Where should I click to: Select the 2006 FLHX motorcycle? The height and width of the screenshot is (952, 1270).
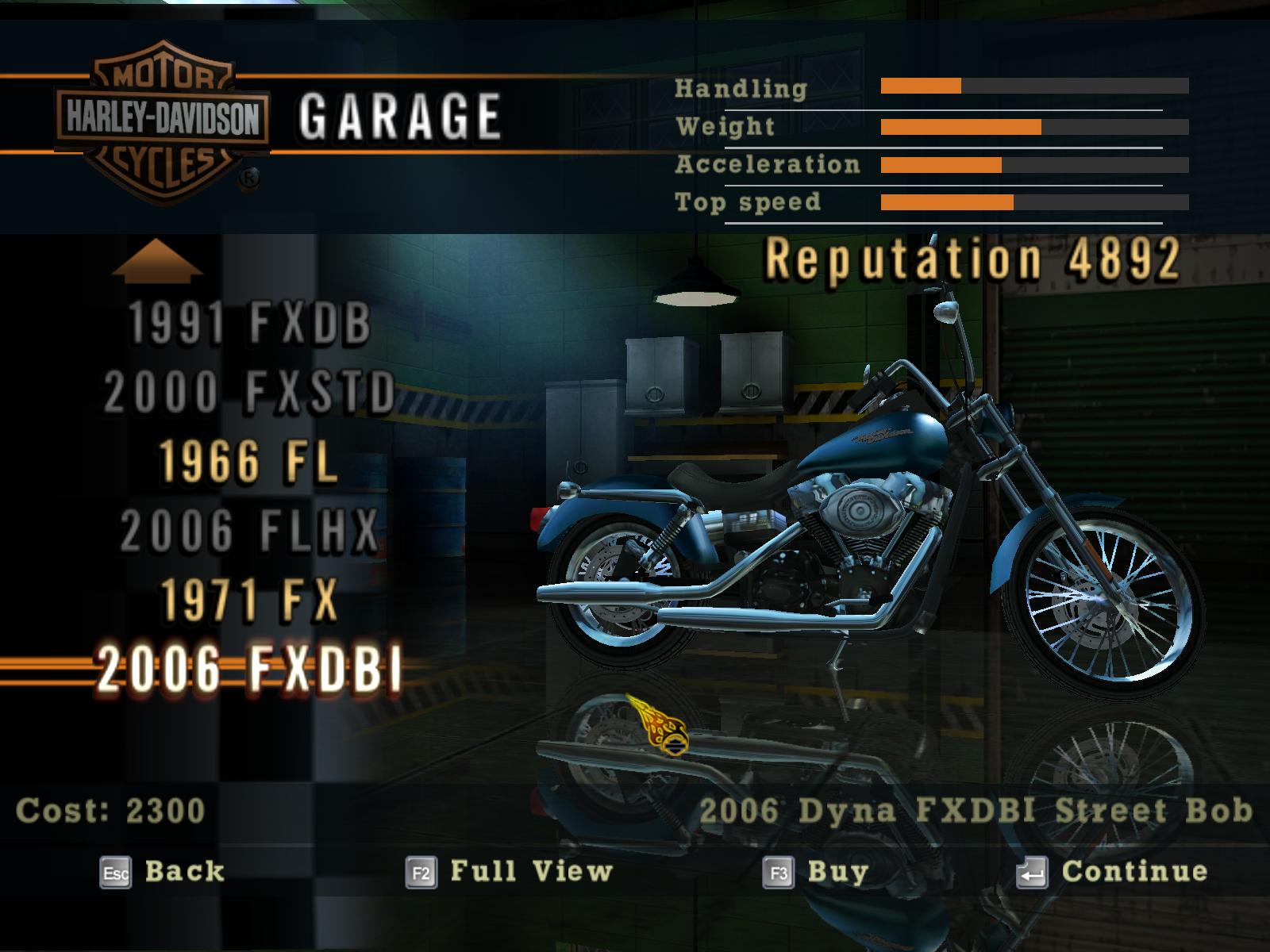(x=249, y=530)
